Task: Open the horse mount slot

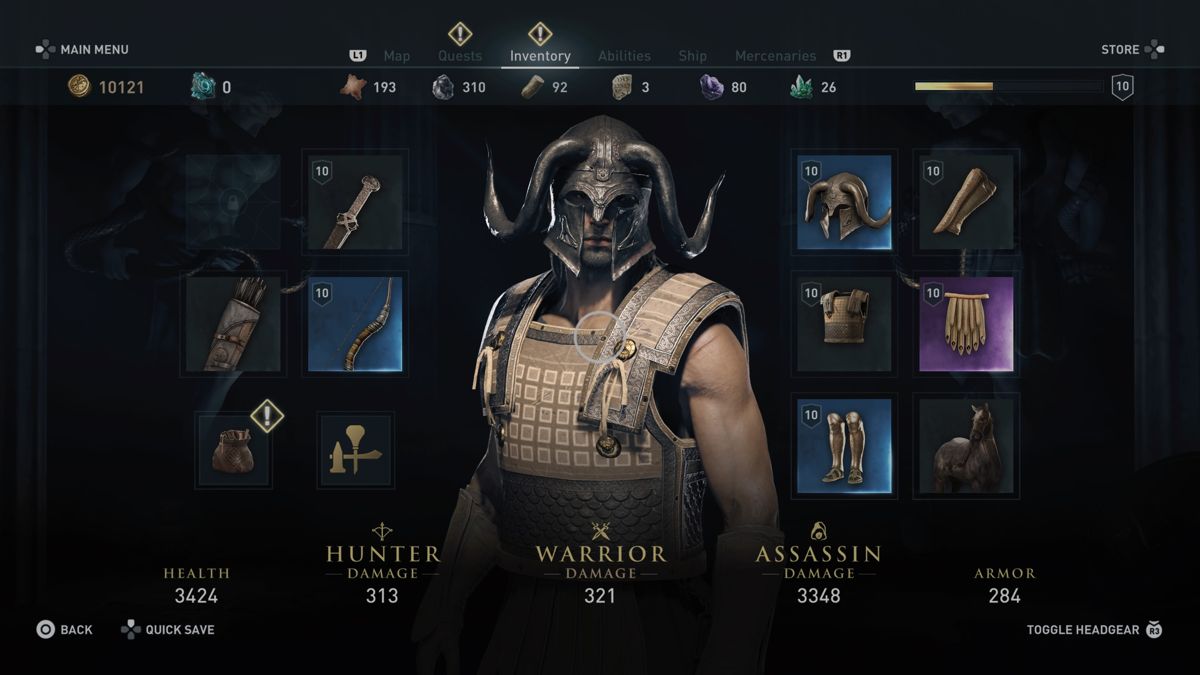Action: coord(966,446)
